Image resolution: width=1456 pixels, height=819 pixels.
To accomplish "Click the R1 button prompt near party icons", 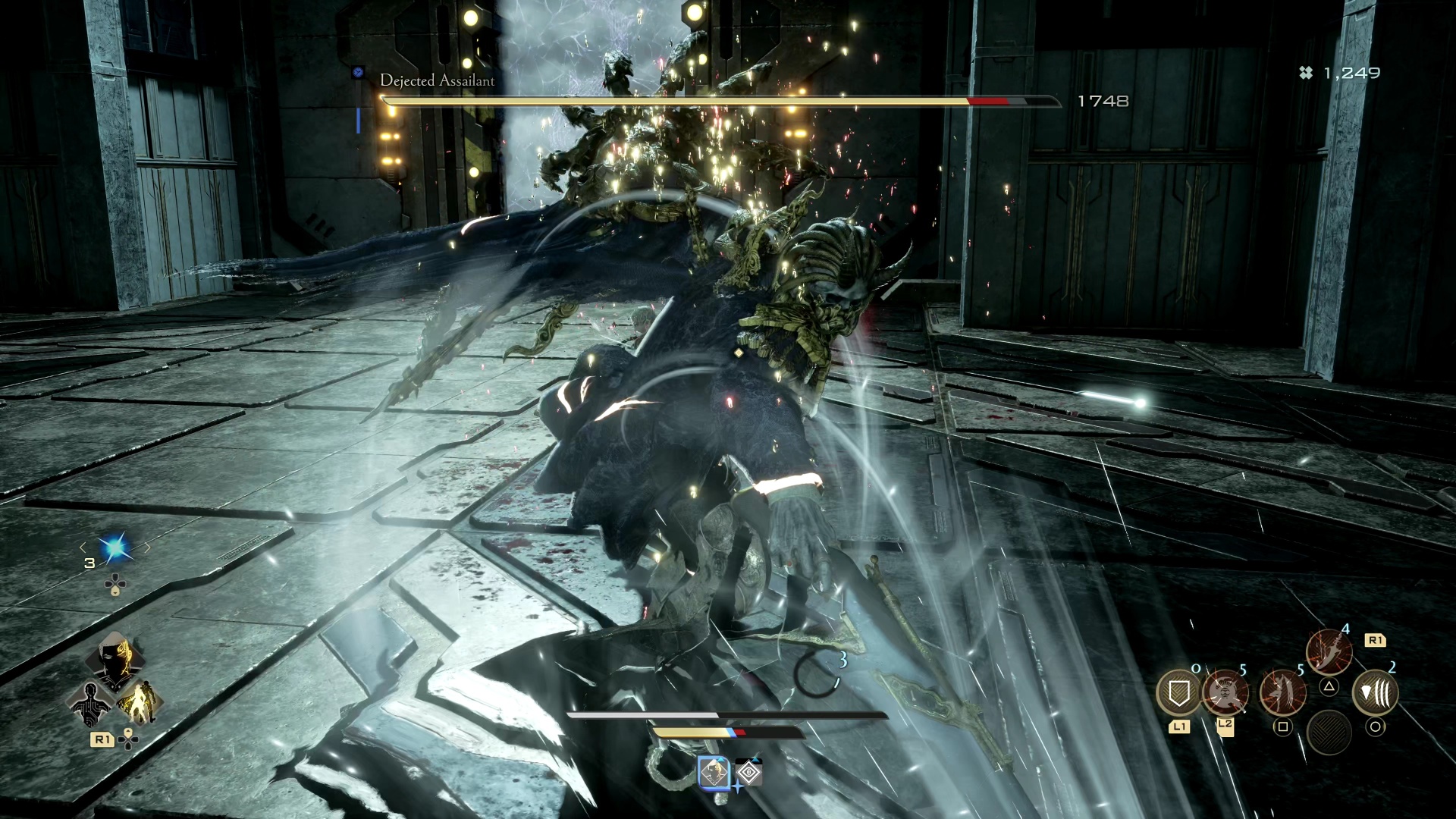I will tap(102, 740).
